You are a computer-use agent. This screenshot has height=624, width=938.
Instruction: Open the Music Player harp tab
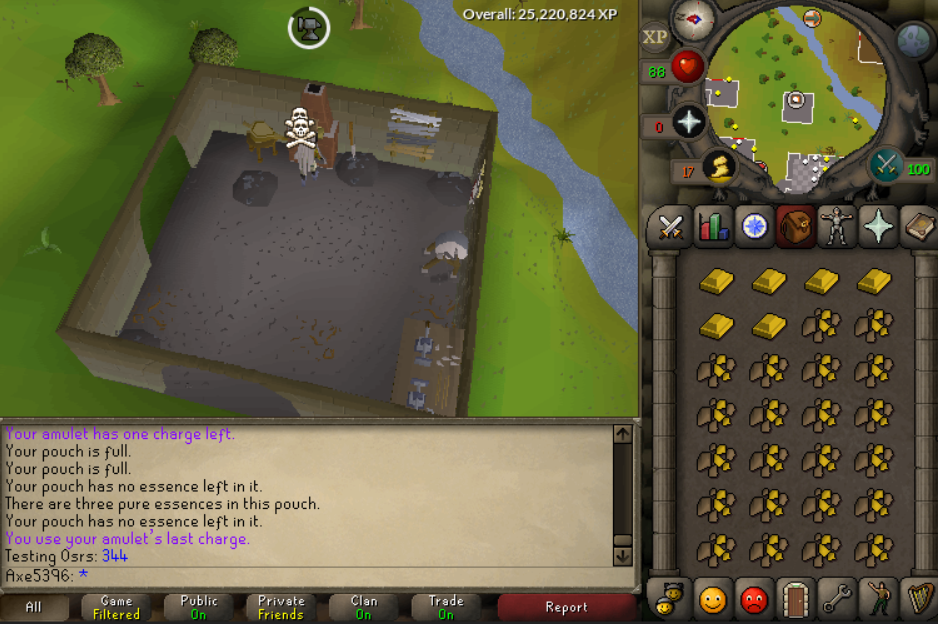pyautogui.click(x=918, y=598)
